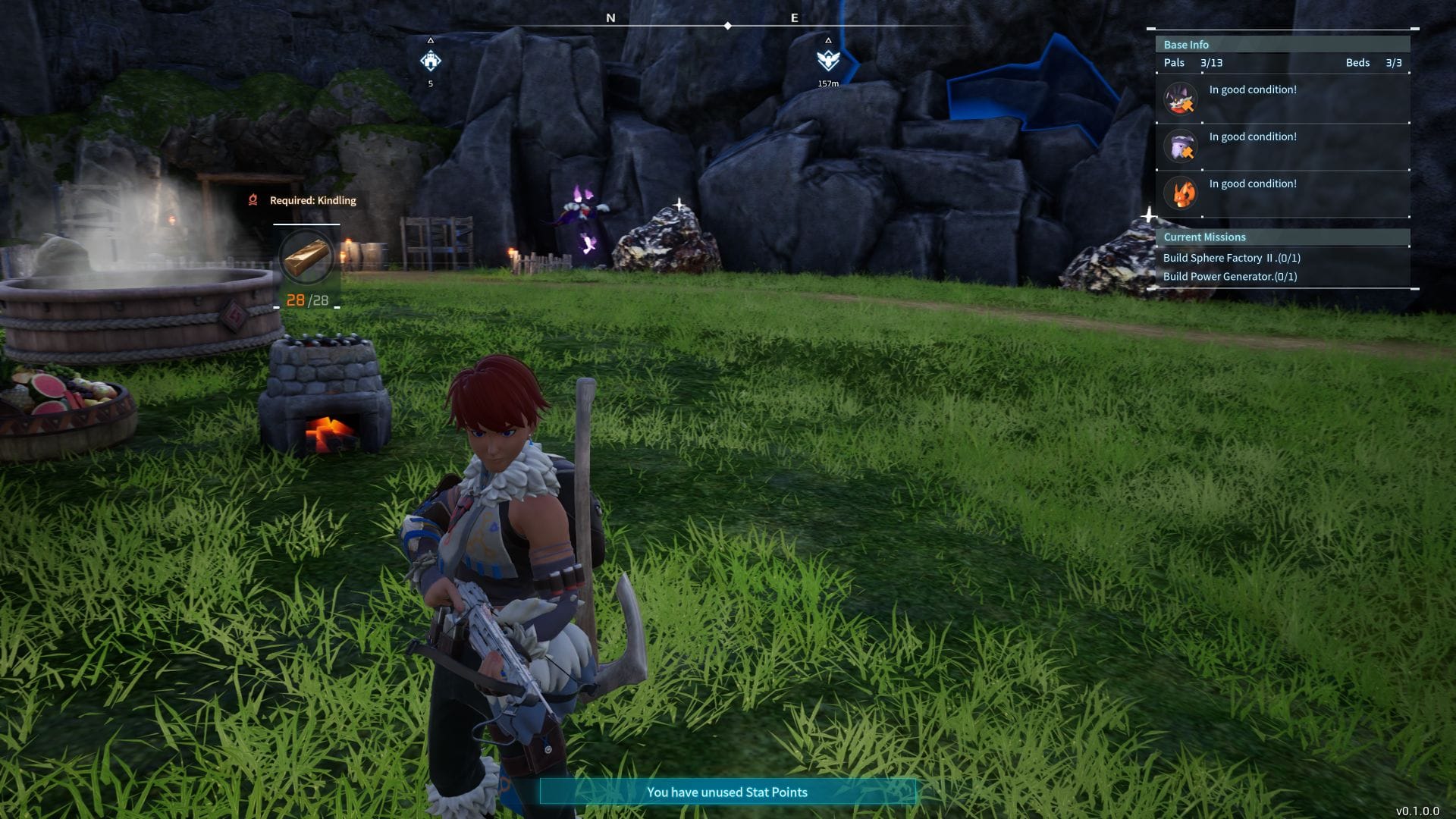Choose the purple hooded pal portrait
The width and height of the screenshot is (1456, 819).
coord(1181,146)
